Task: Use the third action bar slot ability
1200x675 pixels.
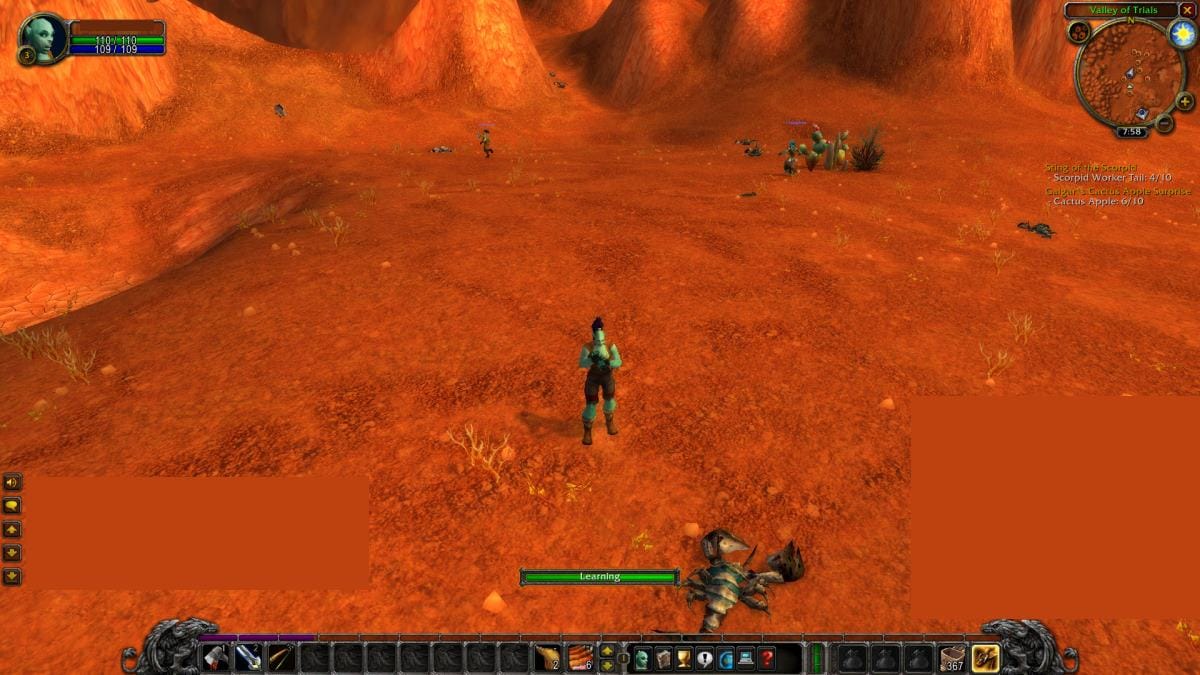Action: tap(282, 657)
